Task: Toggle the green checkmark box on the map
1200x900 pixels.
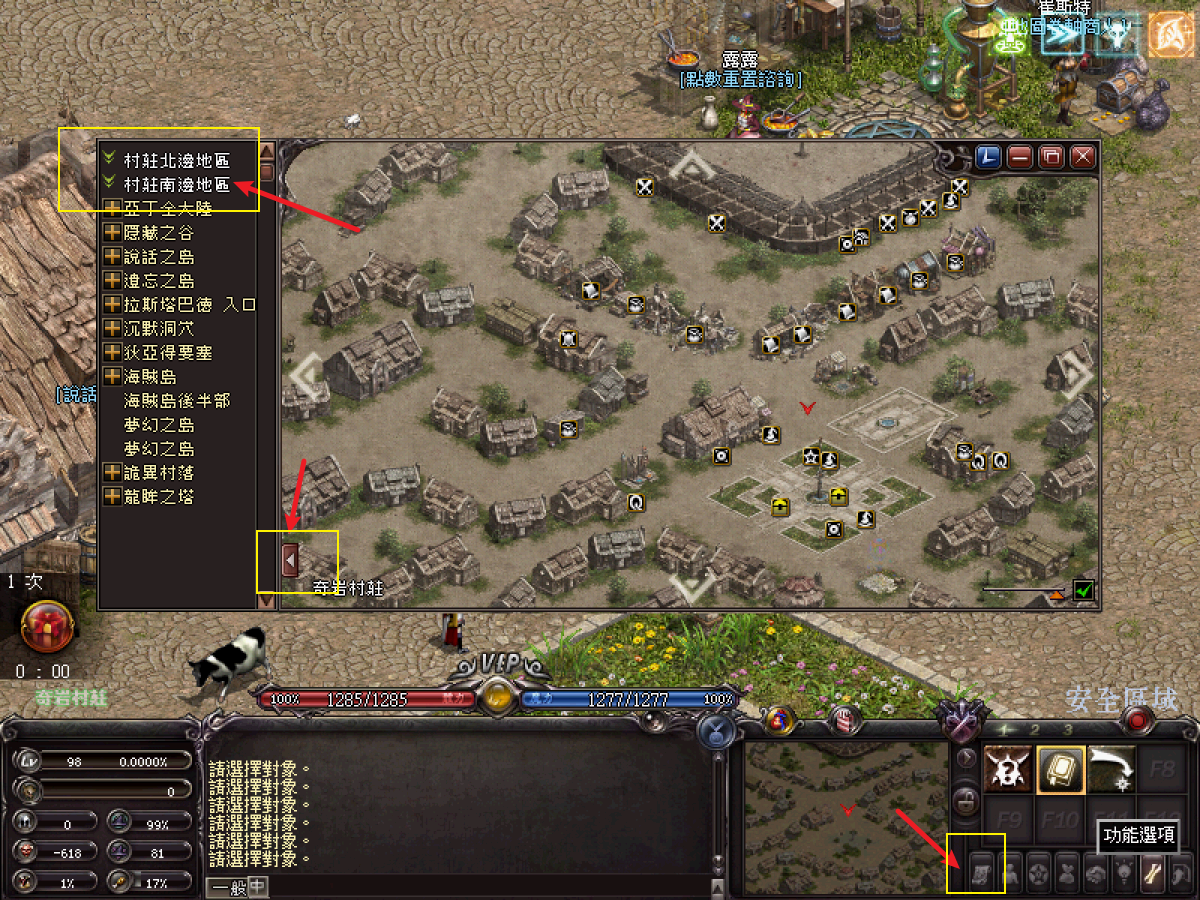Action: point(1083,591)
